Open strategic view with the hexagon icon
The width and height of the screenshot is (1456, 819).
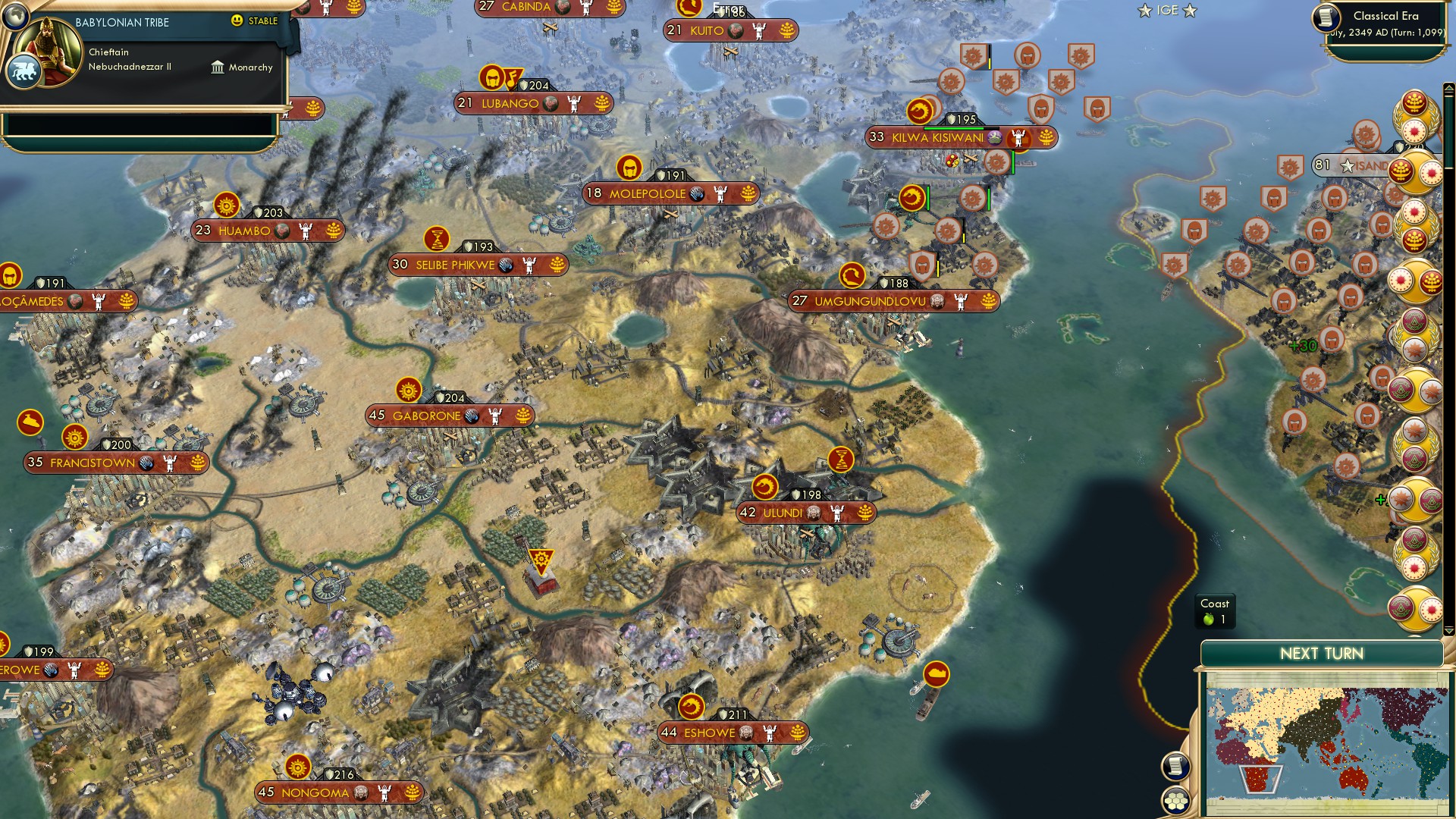click(x=1176, y=802)
